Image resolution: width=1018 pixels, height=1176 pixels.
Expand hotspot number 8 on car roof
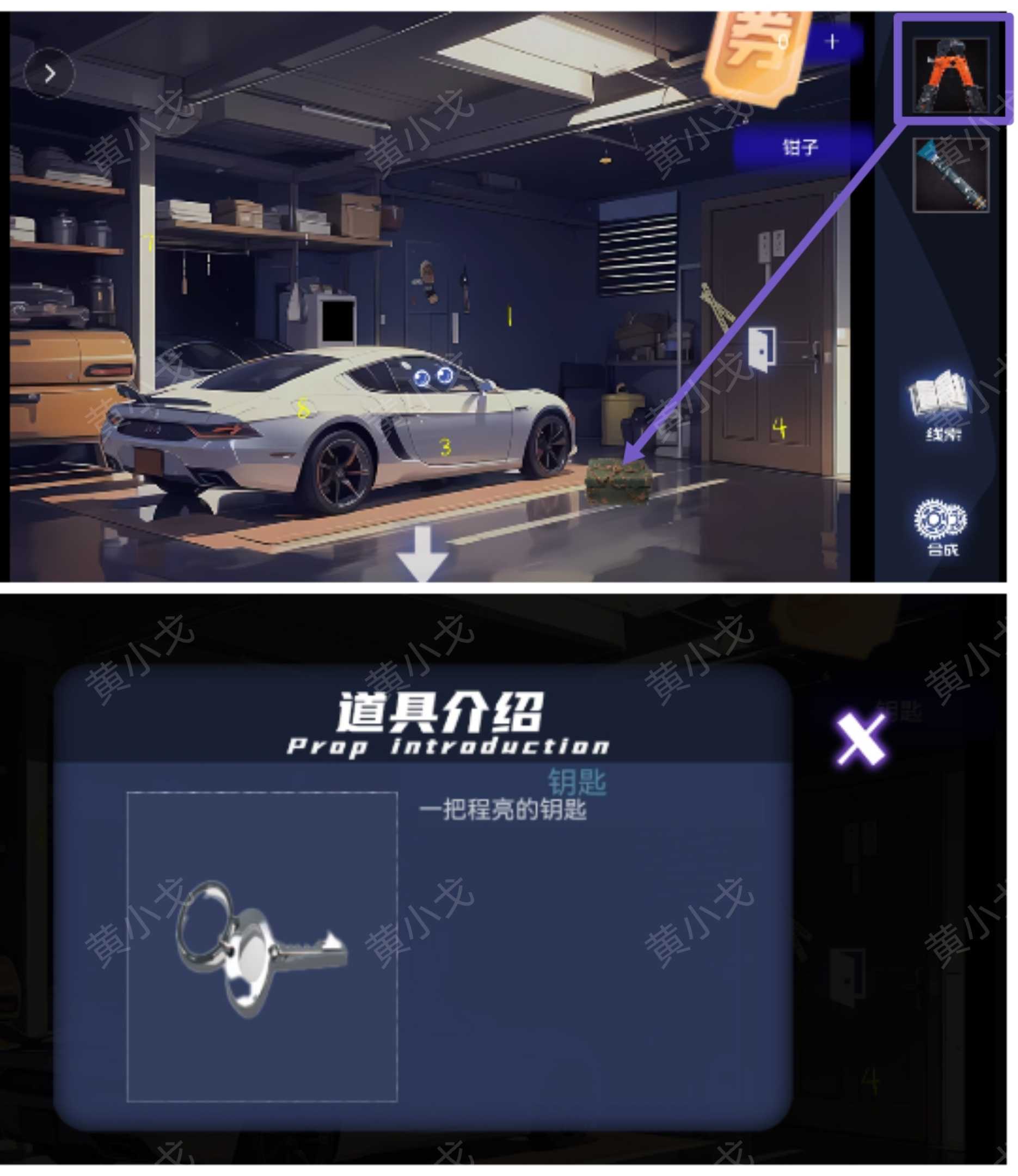(x=303, y=409)
